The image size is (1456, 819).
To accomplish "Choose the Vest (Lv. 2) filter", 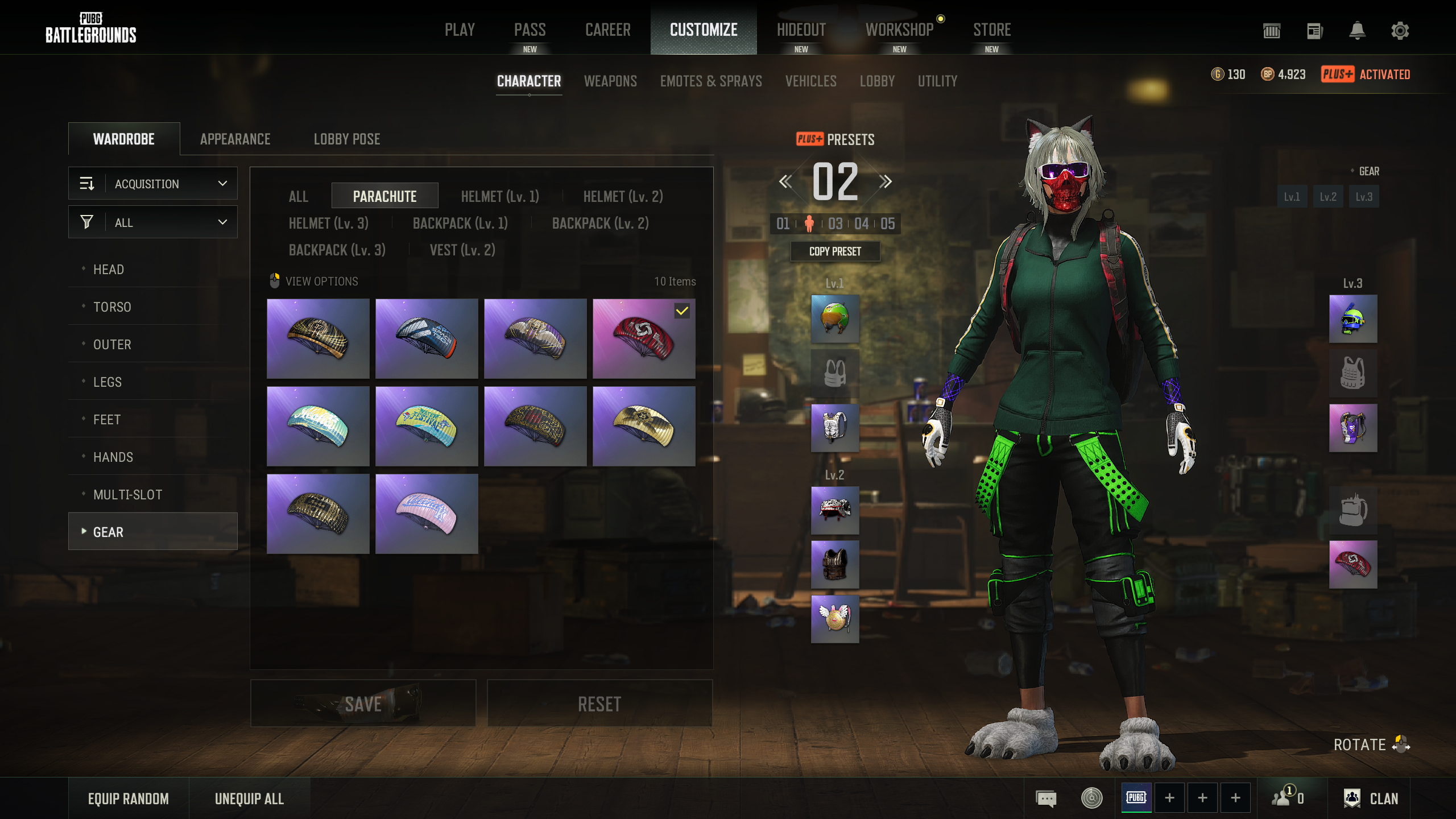I will point(462,250).
